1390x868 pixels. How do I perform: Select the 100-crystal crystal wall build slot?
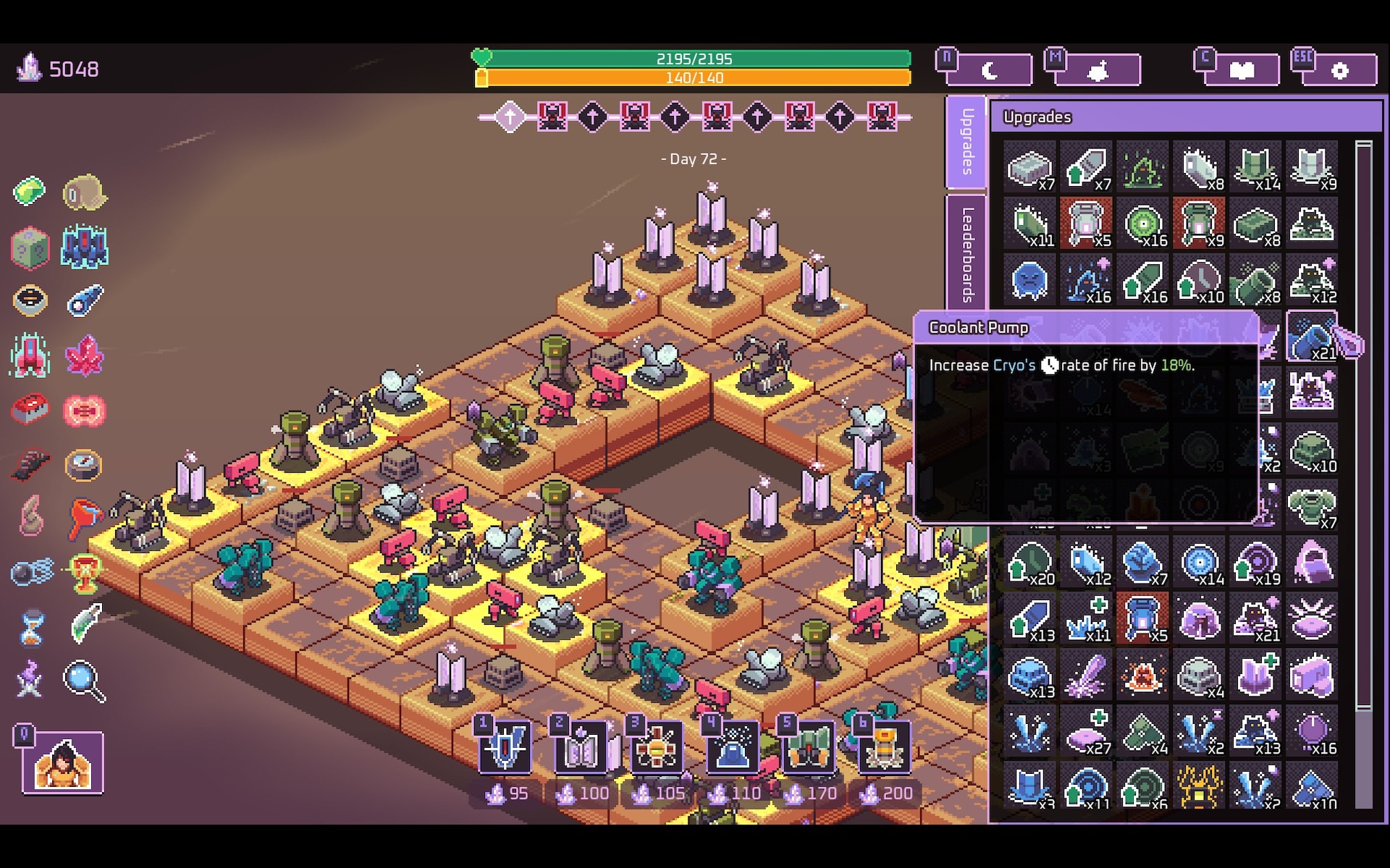581,747
